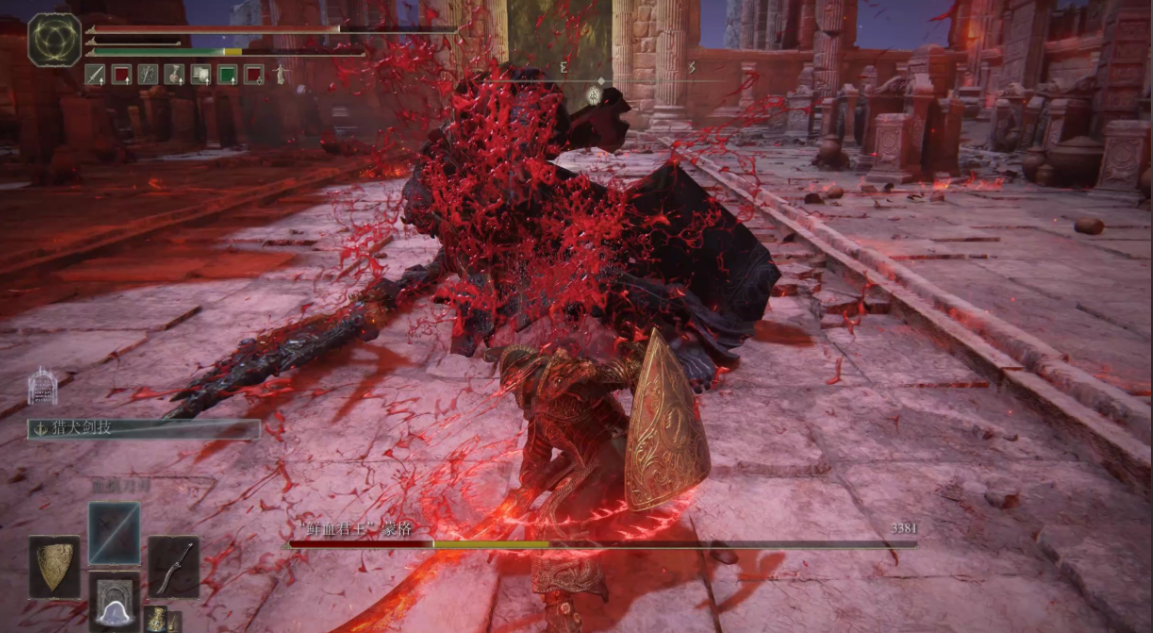Click the white cage icon above the skill label
This screenshot has width=1153, height=633.
(x=43, y=386)
